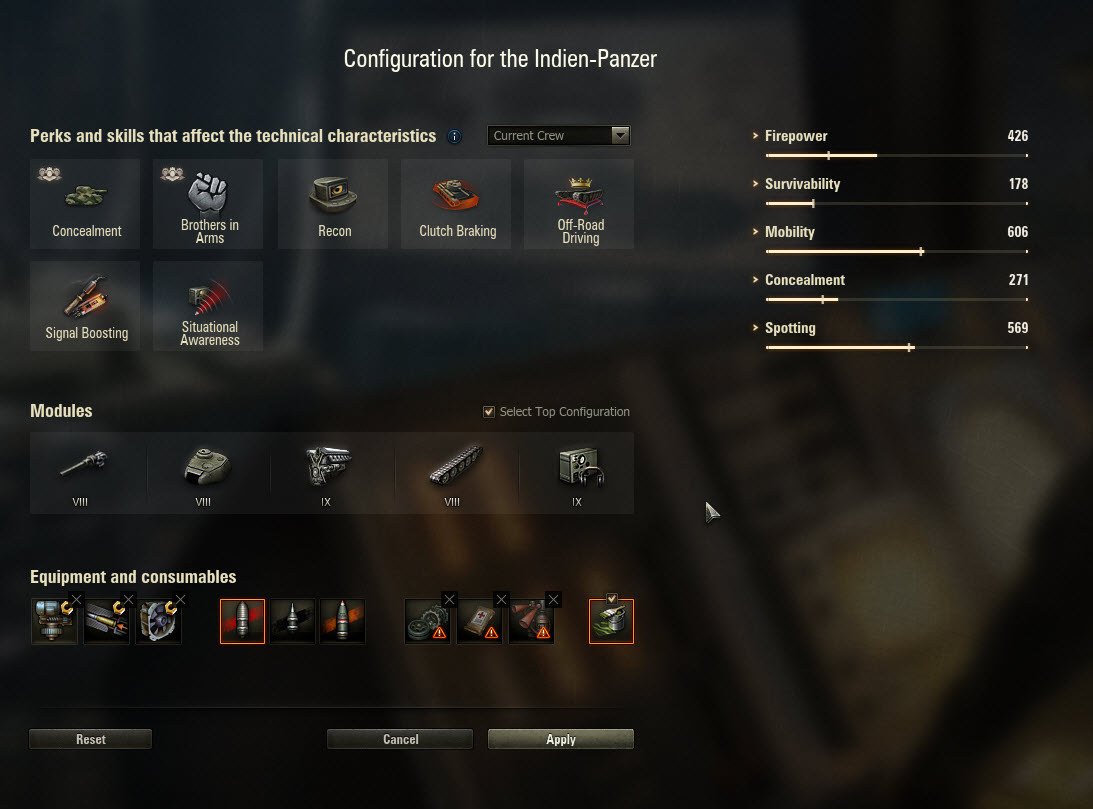Select the Situational Awareness skill
The image size is (1093, 809).
click(x=209, y=306)
